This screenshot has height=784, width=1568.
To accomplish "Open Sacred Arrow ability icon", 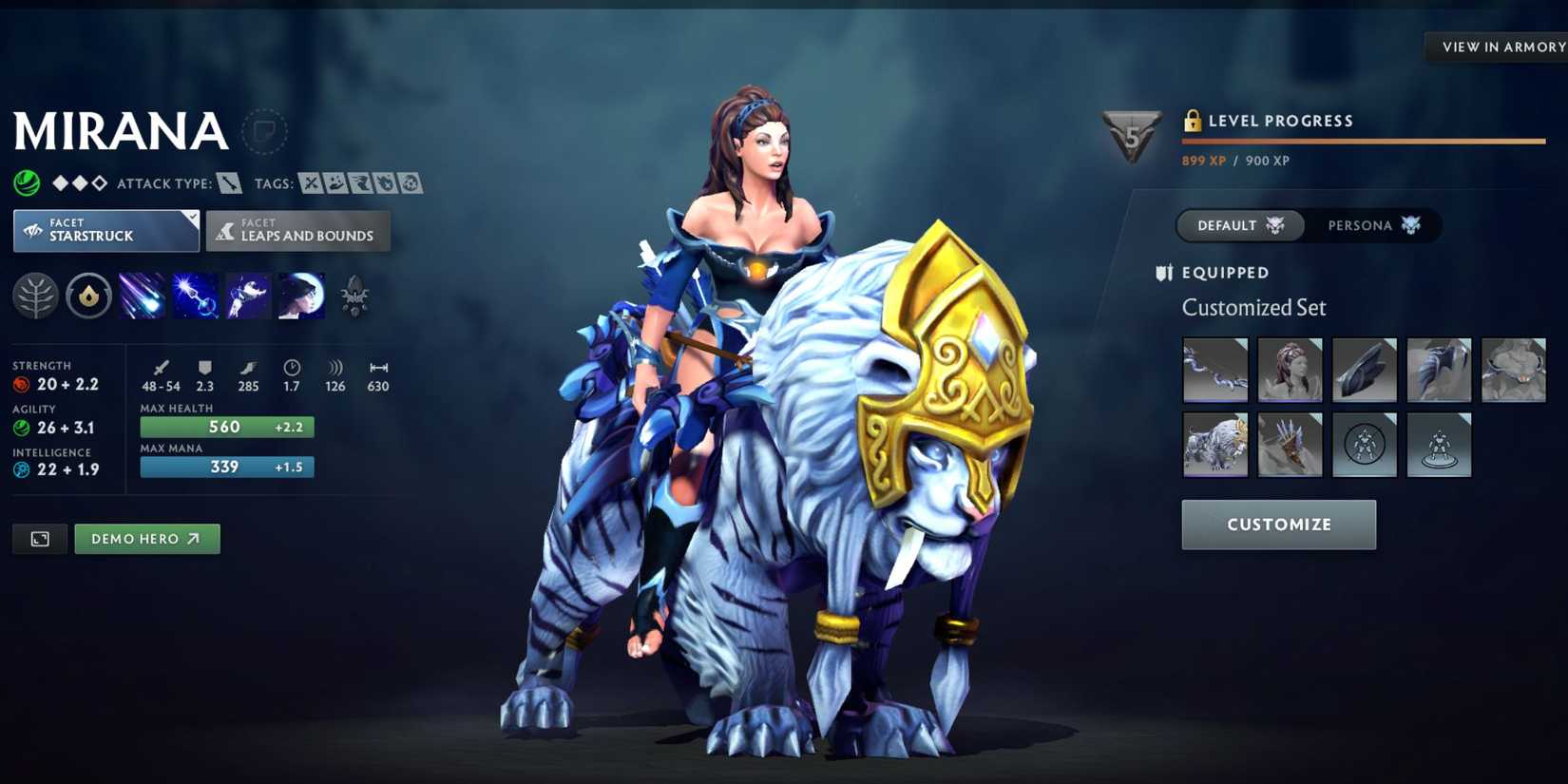I will 198,296.
